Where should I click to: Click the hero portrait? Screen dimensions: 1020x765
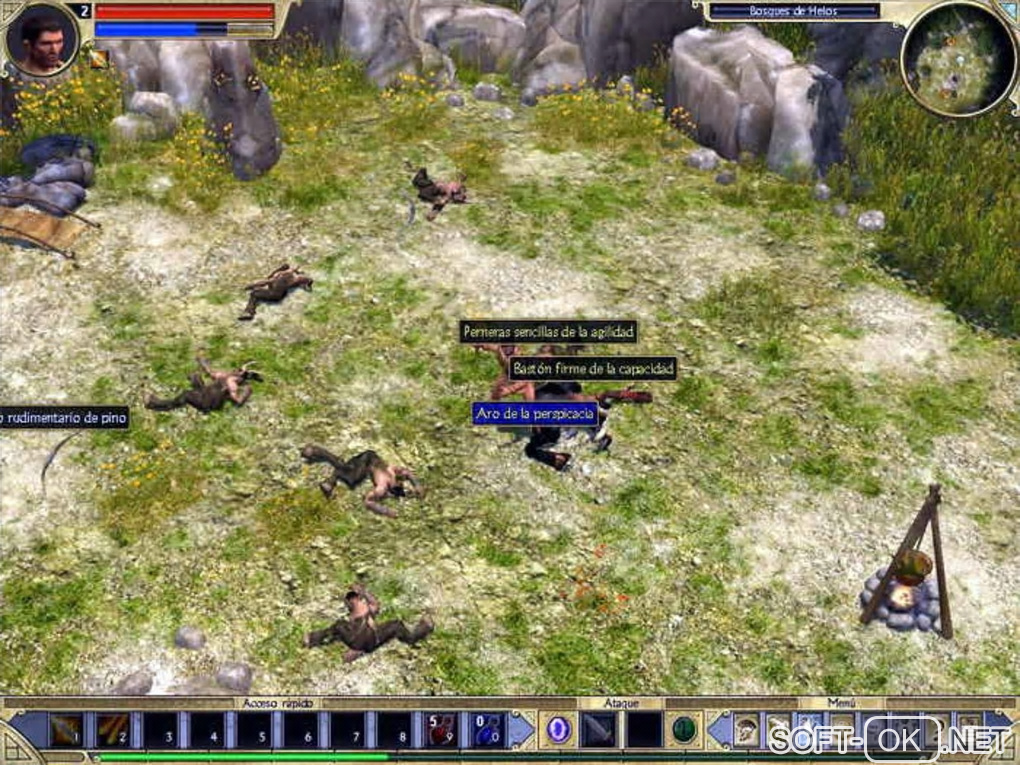tap(41, 37)
